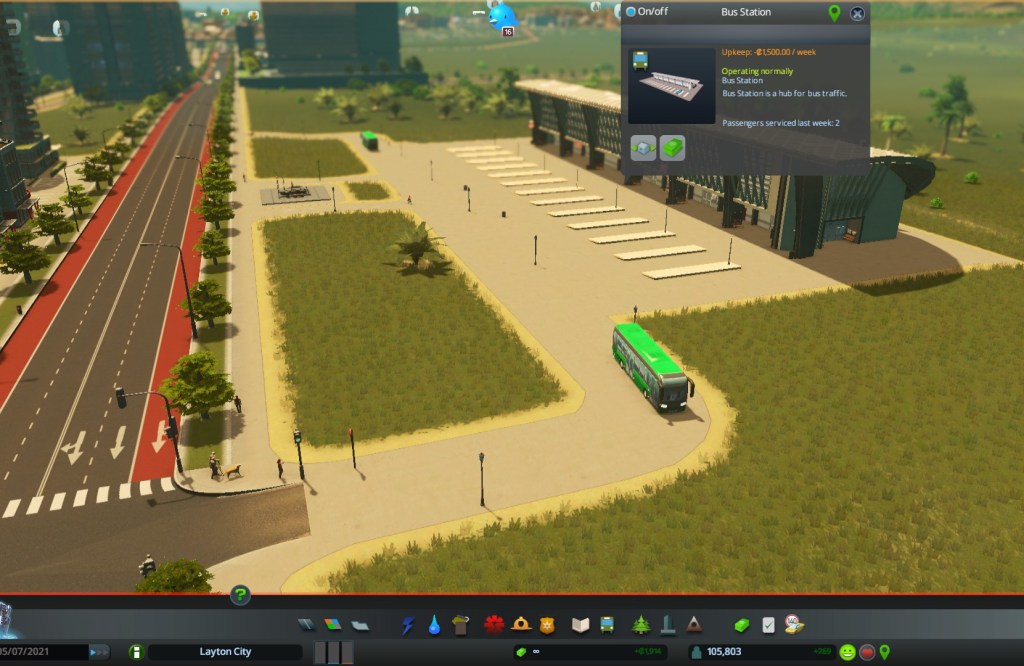The width and height of the screenshot is (1024, 666).
Task: Open the Education build menu
Action: tap(581, 625)
